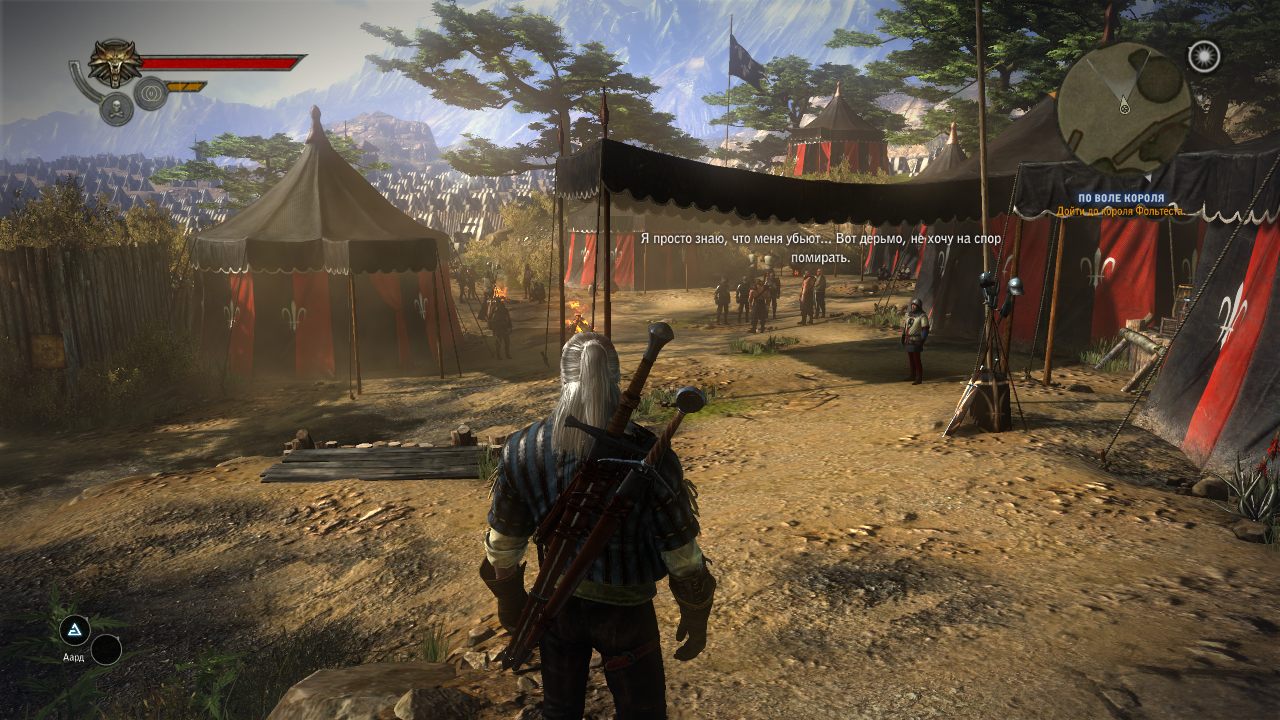Select the empty quick slot beside Aard
This screenshot has width=1280, height=720.
tap(106, 650)
